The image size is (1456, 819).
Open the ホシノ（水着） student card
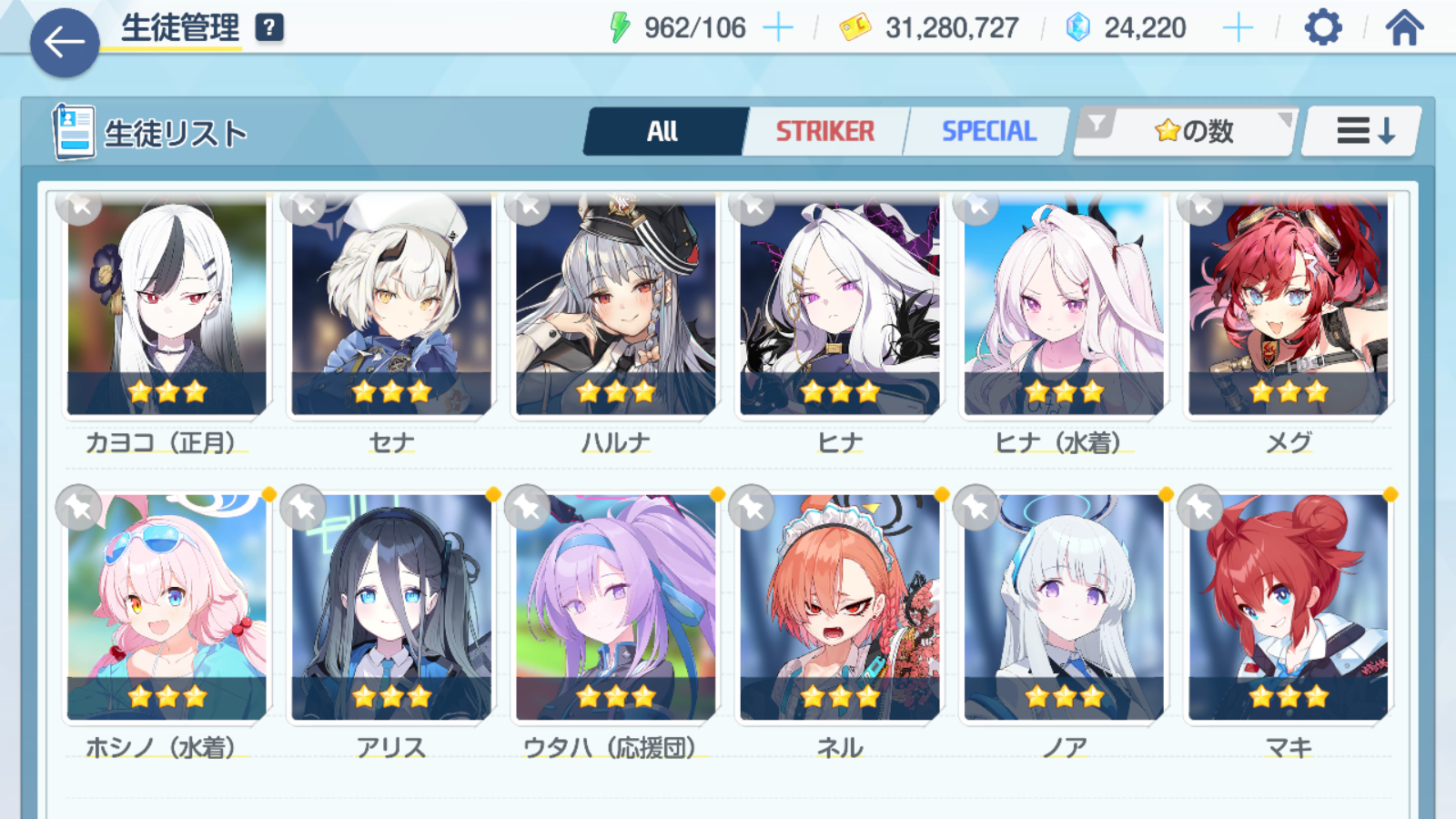click(167, 607)
